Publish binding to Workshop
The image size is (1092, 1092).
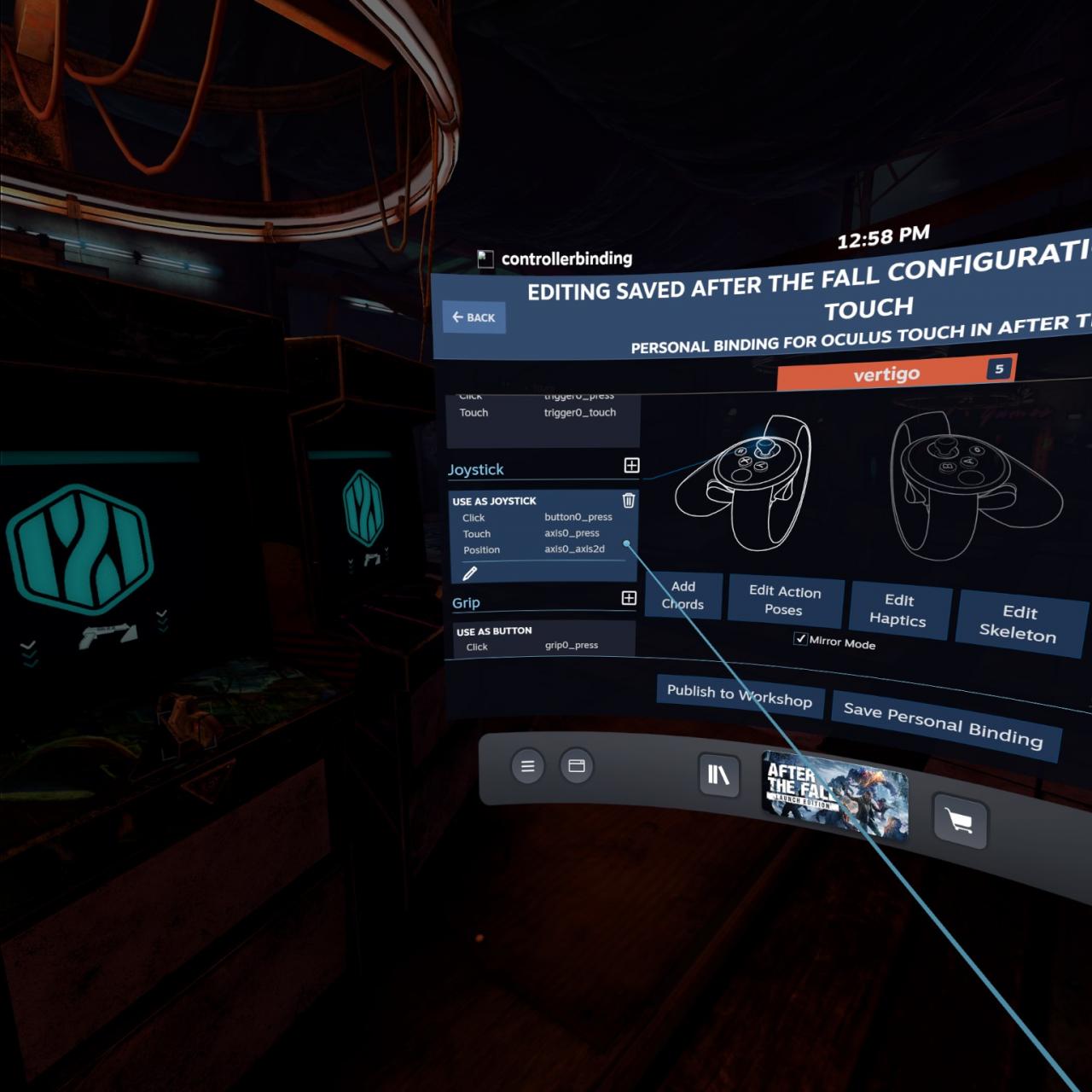(739, 695)
